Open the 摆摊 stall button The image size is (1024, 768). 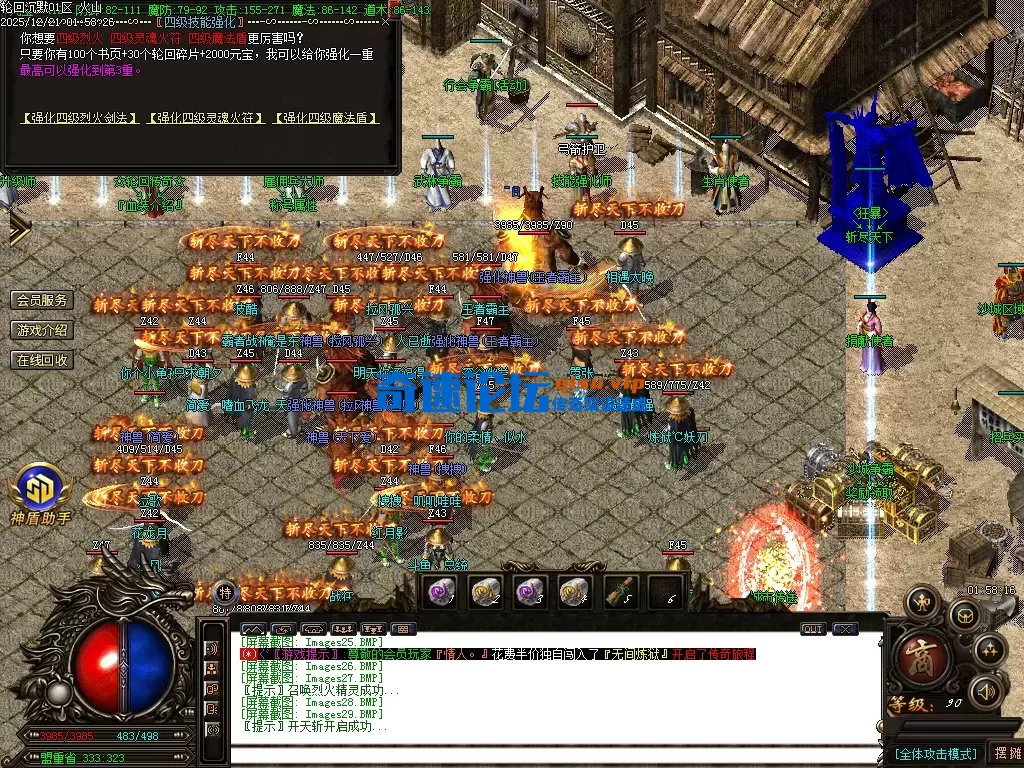pyautogui.click(x=1006, y=753)
